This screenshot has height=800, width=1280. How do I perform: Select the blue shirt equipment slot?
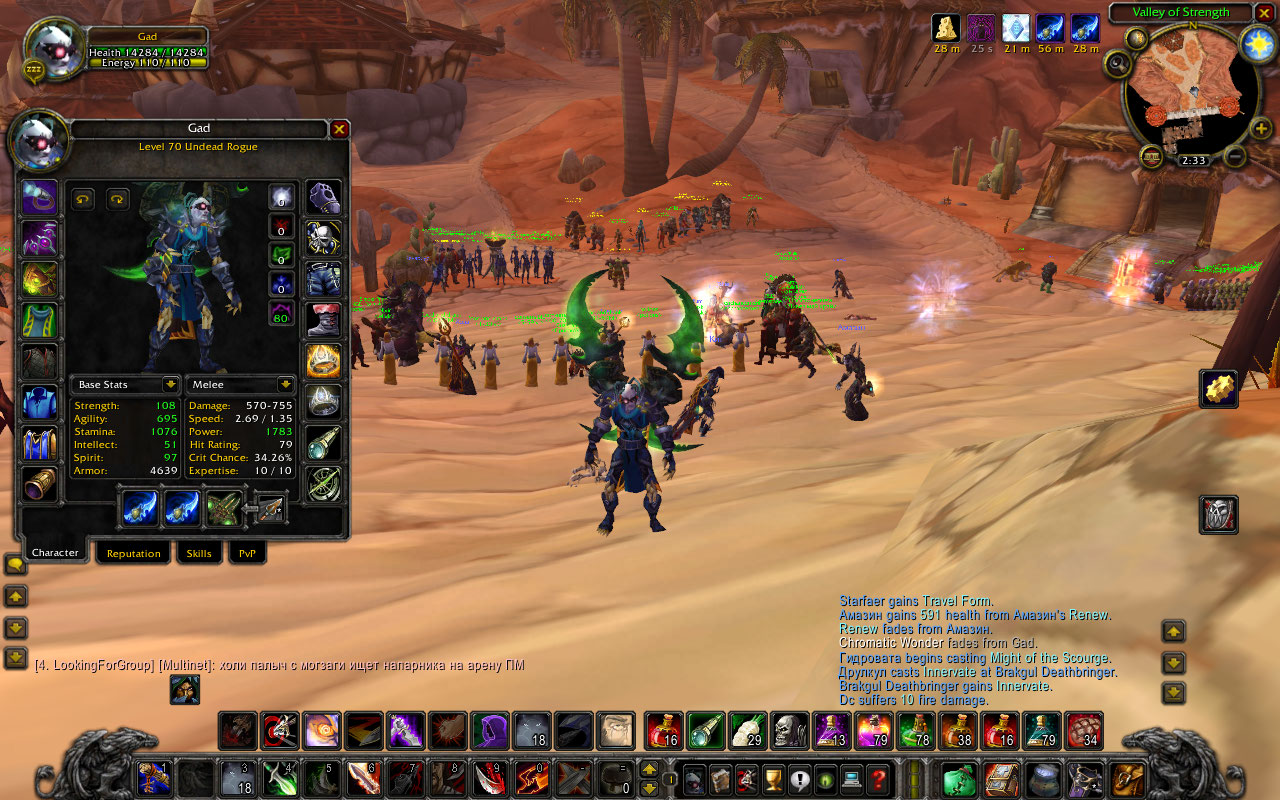40,402
